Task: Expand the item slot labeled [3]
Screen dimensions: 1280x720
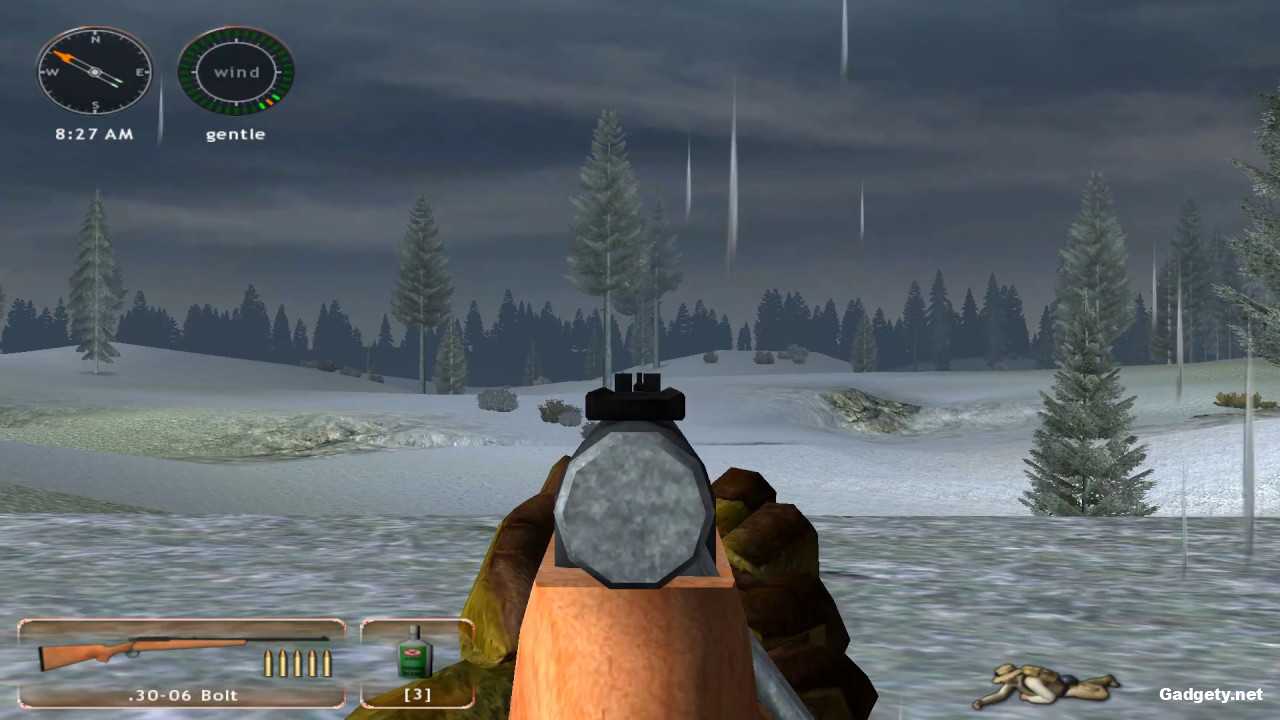Action: pos(417,693)
